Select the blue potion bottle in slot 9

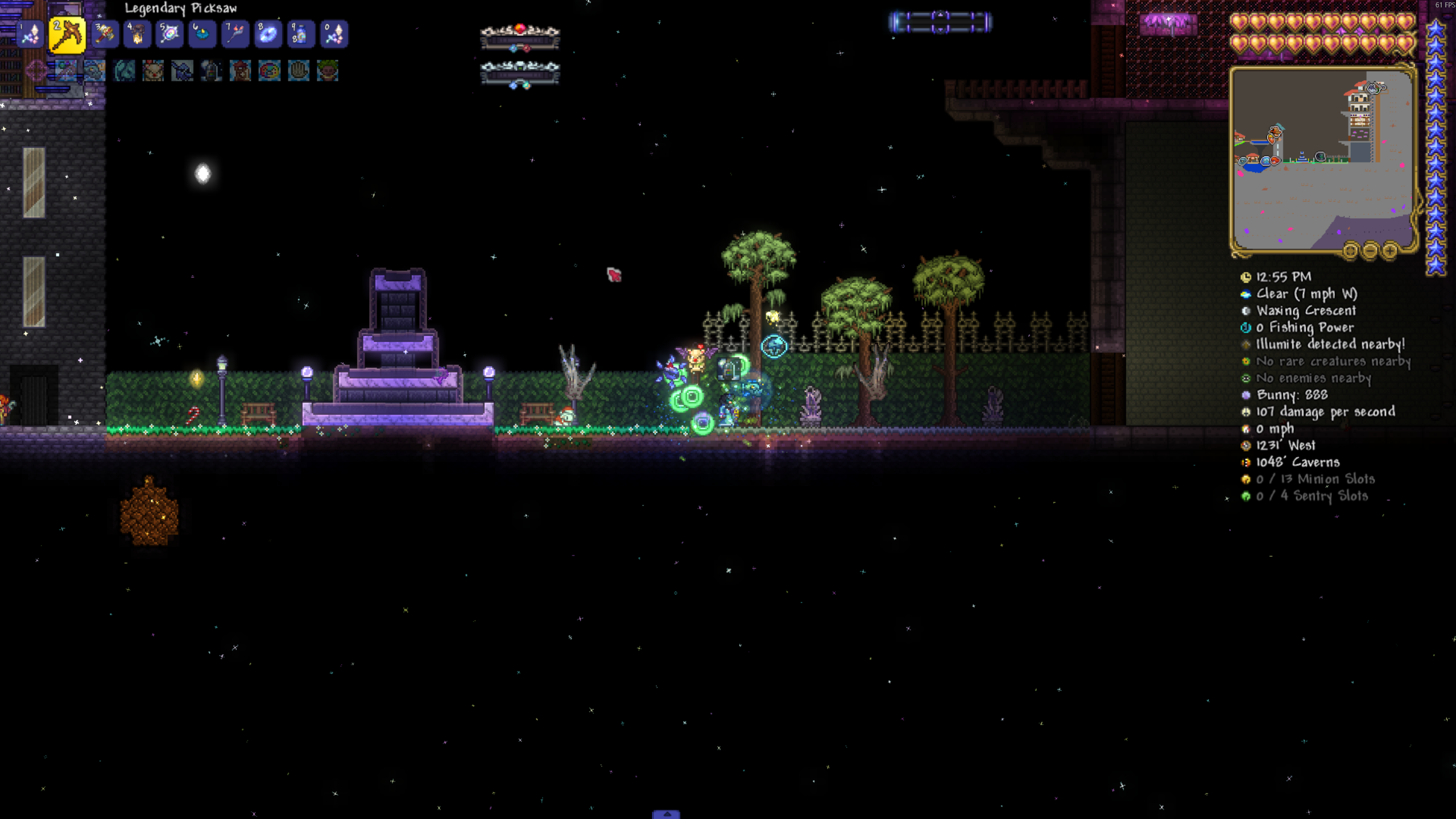(301, 35)
